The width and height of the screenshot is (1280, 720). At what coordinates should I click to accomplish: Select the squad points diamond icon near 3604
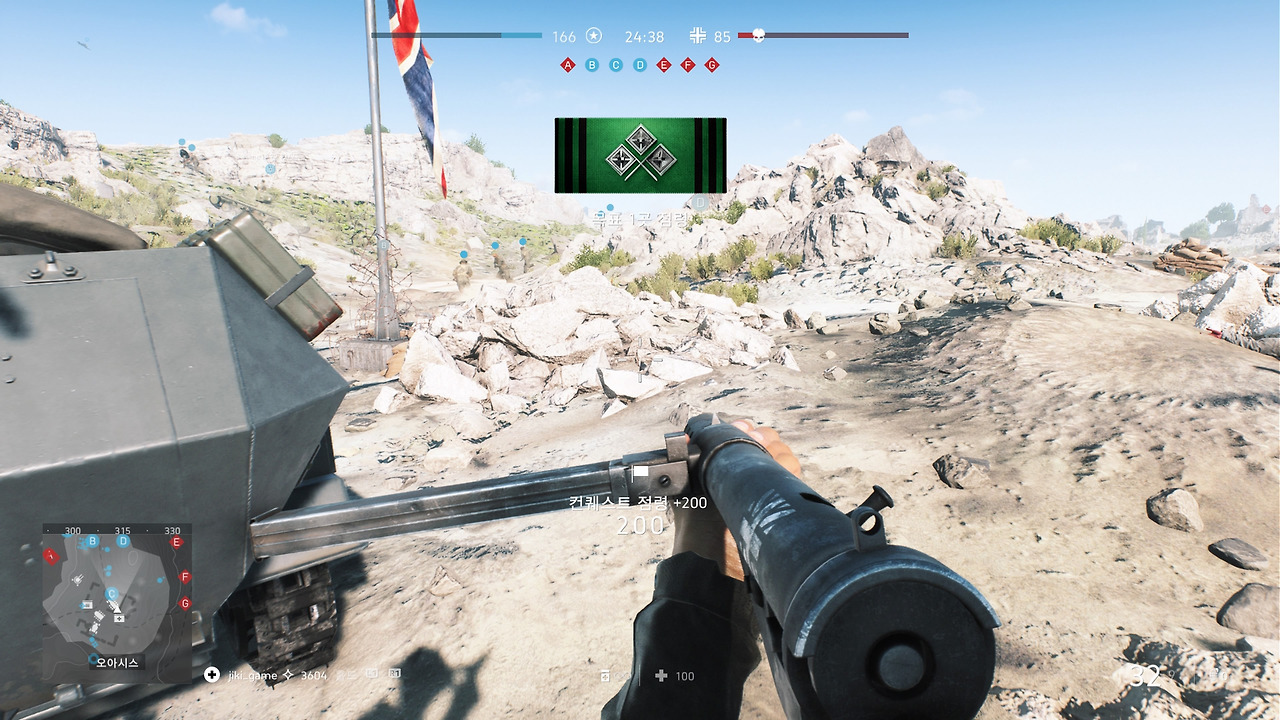[x=288, y=675]
